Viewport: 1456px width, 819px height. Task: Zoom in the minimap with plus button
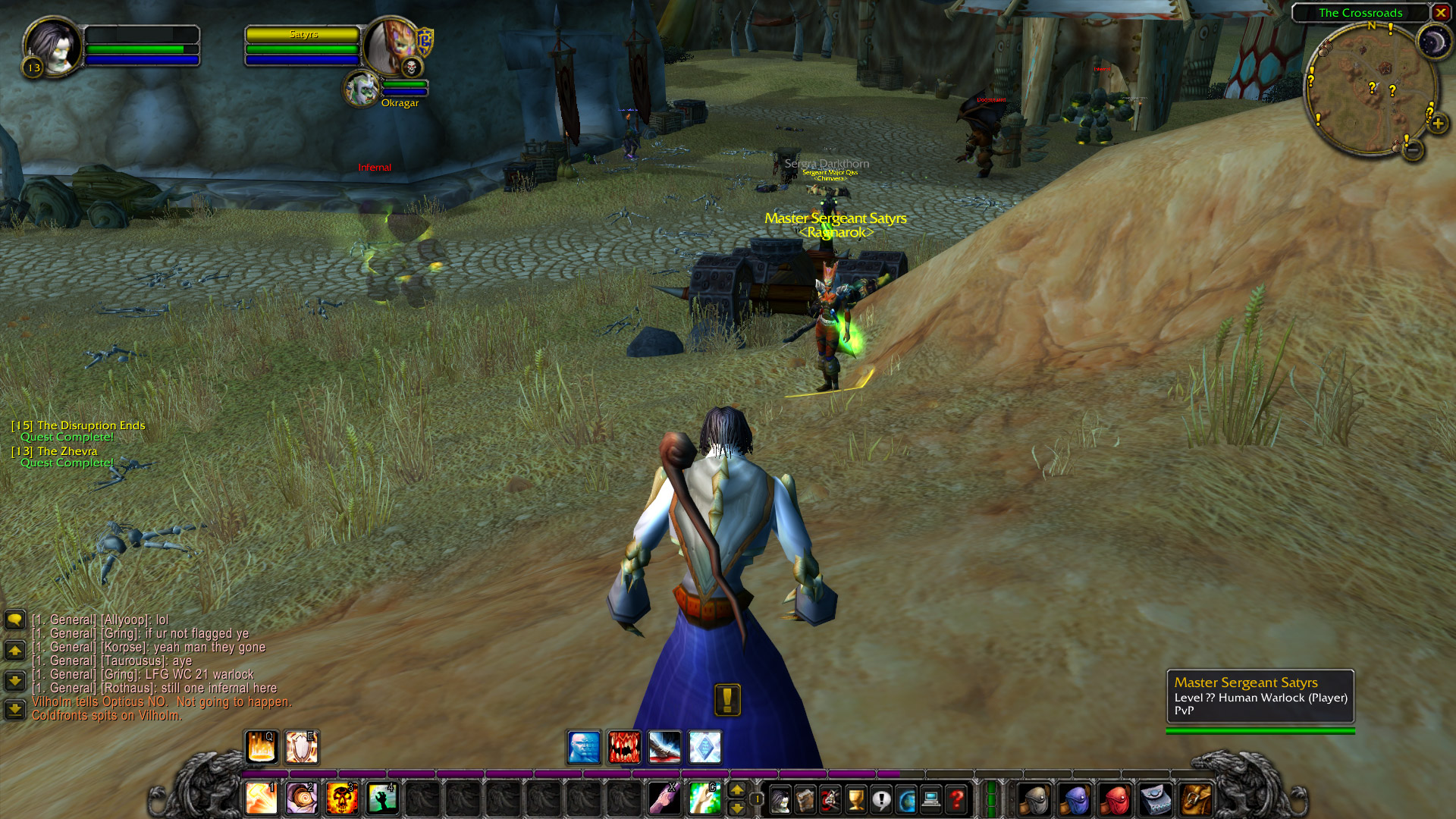coord(1438,124)
